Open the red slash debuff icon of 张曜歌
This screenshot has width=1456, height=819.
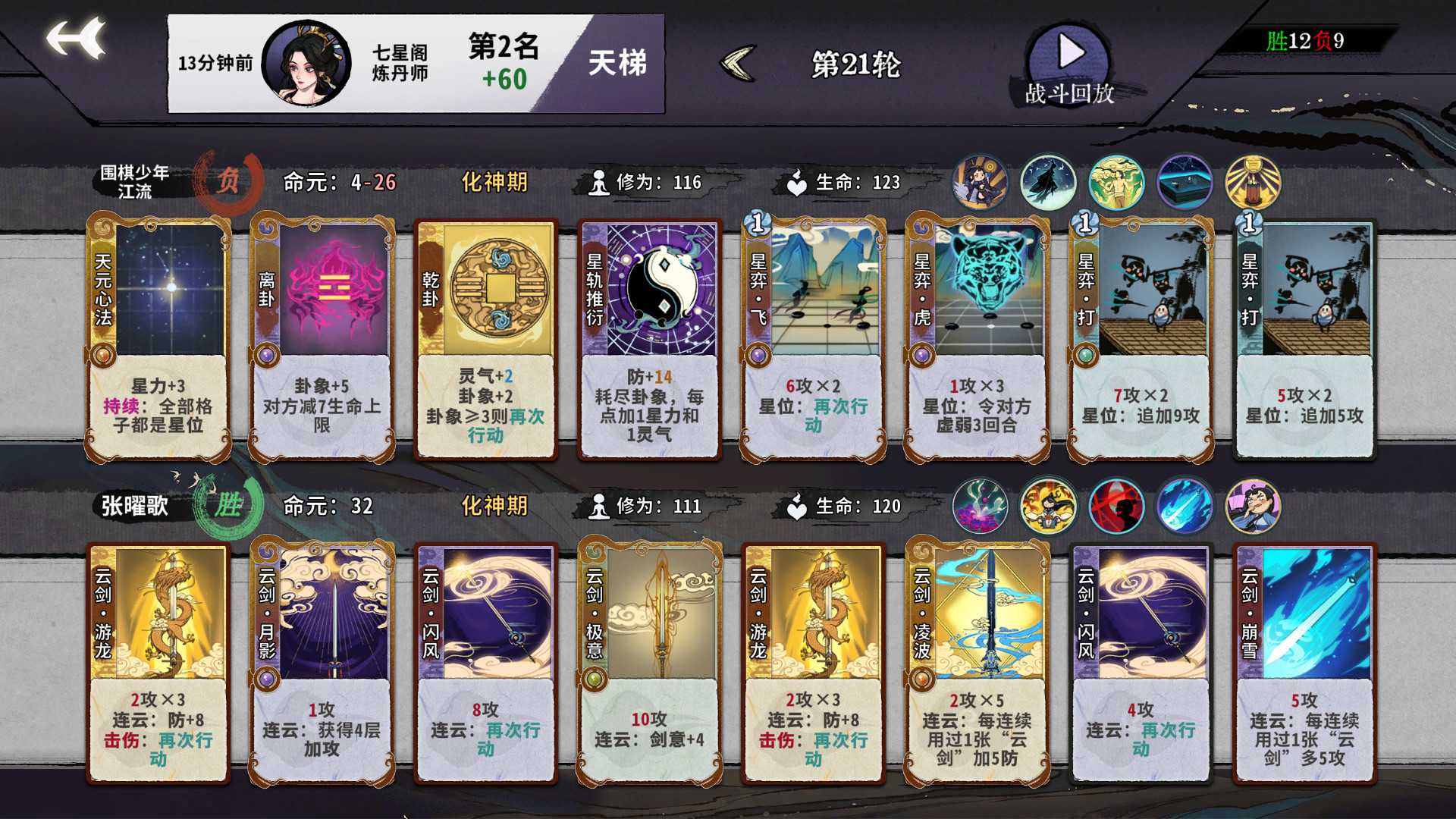coord(1116,506)
